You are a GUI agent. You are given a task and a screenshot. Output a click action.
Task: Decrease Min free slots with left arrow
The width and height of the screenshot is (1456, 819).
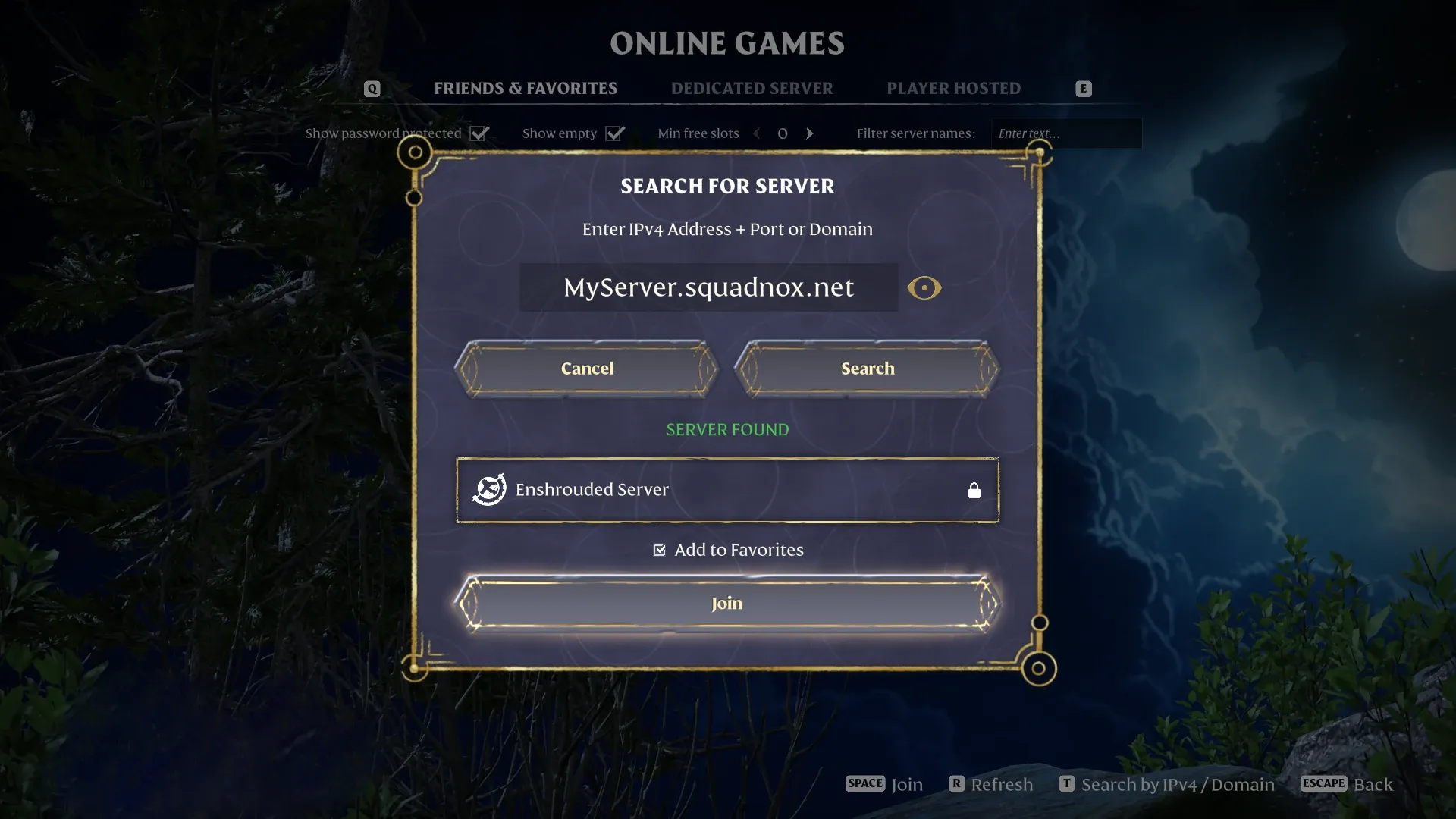758,133
